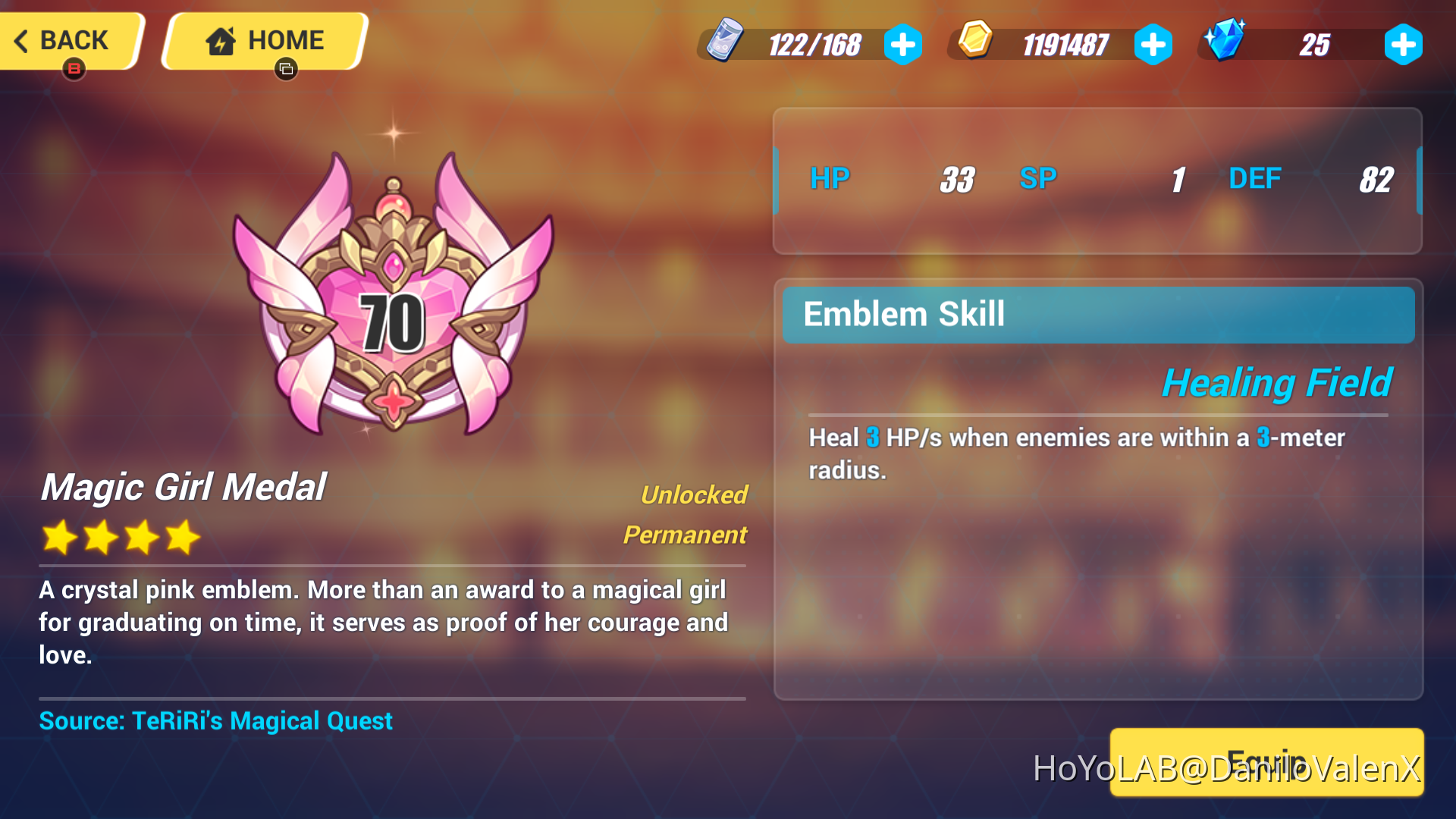Click the red notification badge under Back
1456x819 pixels.
[74, 71]
